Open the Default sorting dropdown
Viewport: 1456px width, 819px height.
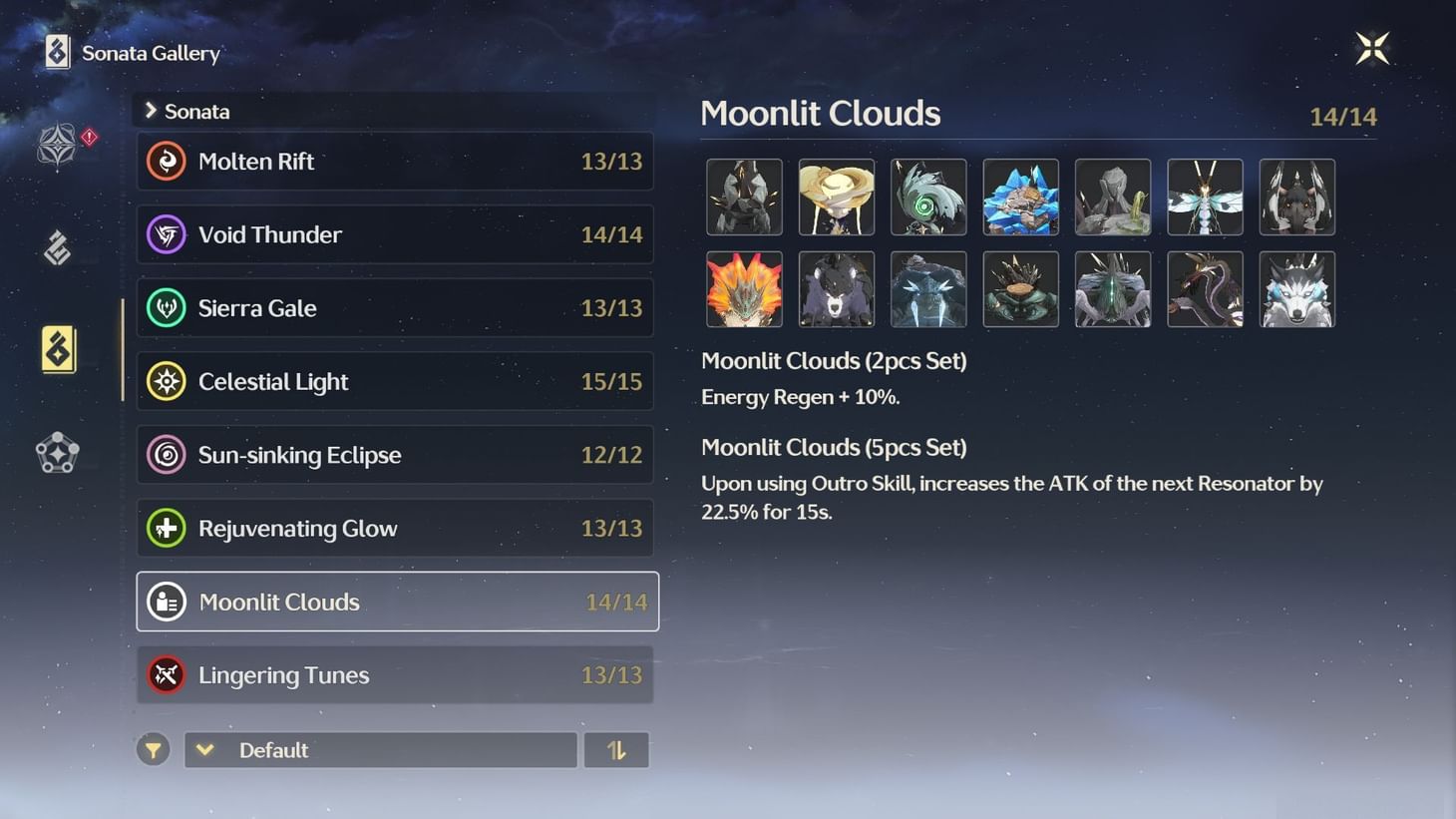coord(380,749)
